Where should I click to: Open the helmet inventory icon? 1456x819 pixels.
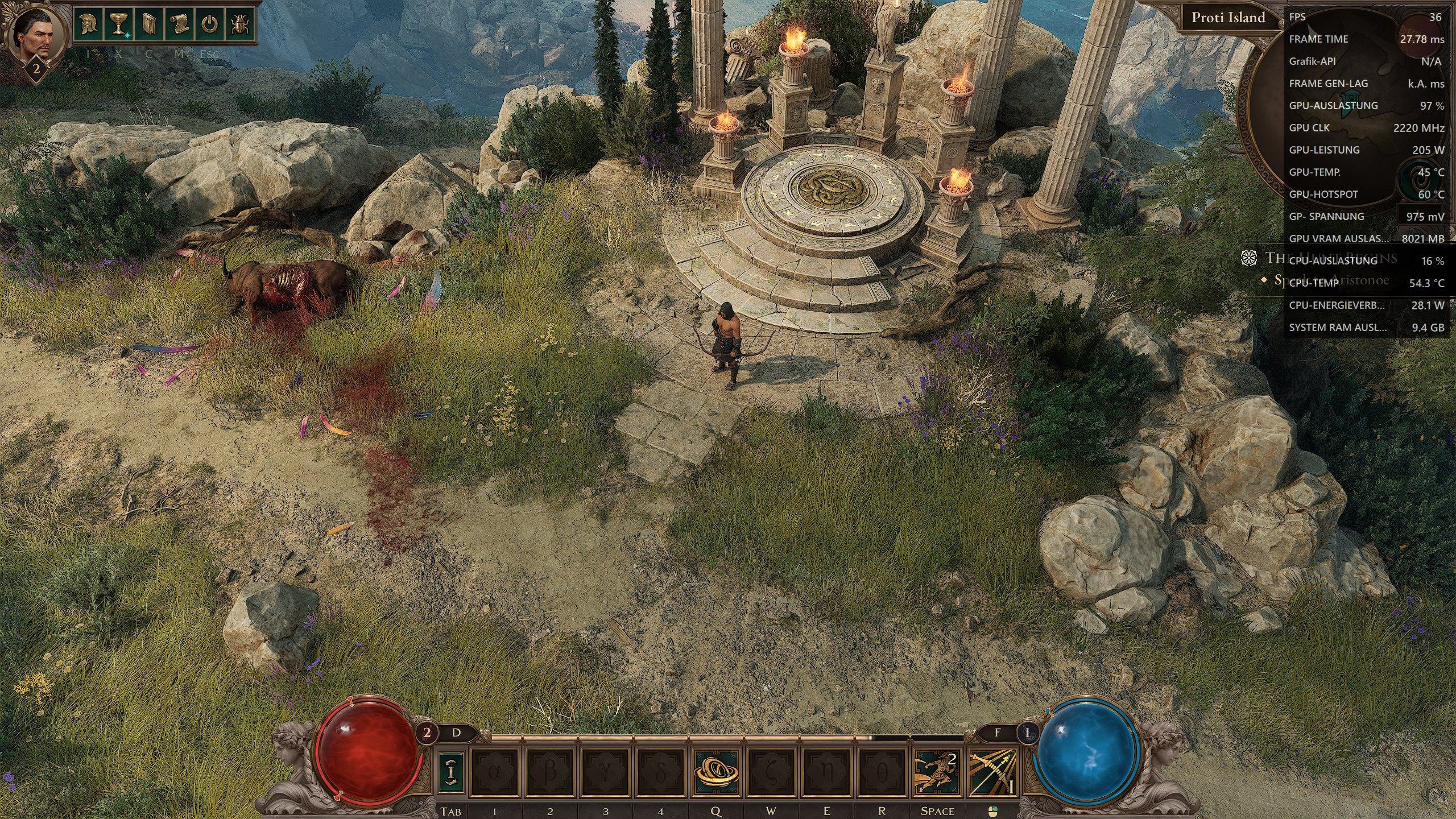(x=89, y=24)
